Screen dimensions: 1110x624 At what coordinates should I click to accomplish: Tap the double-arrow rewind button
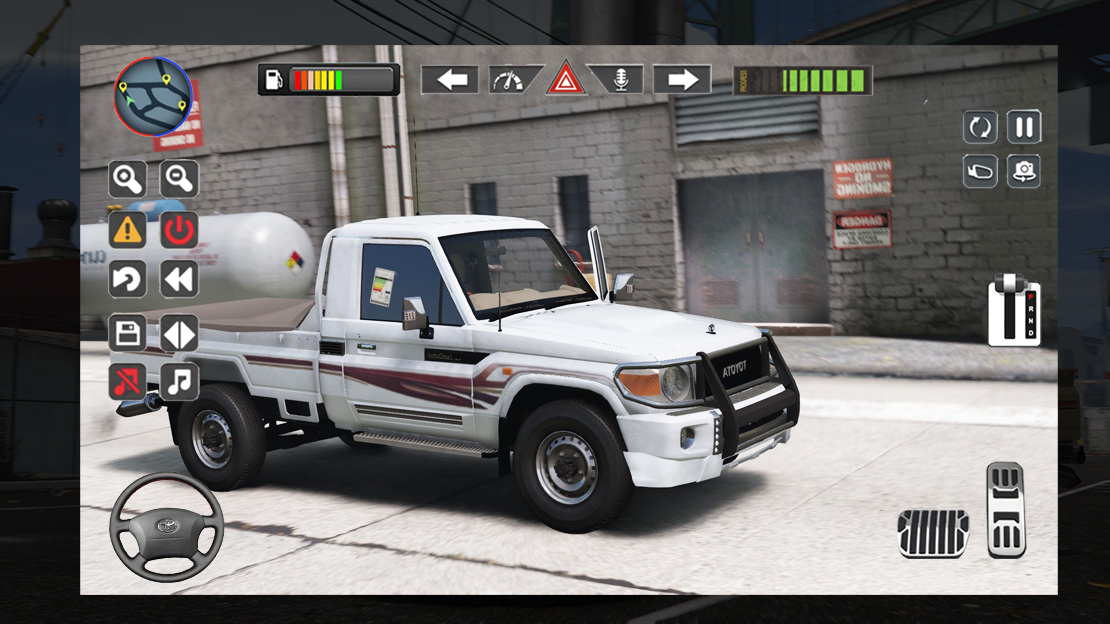179,279
